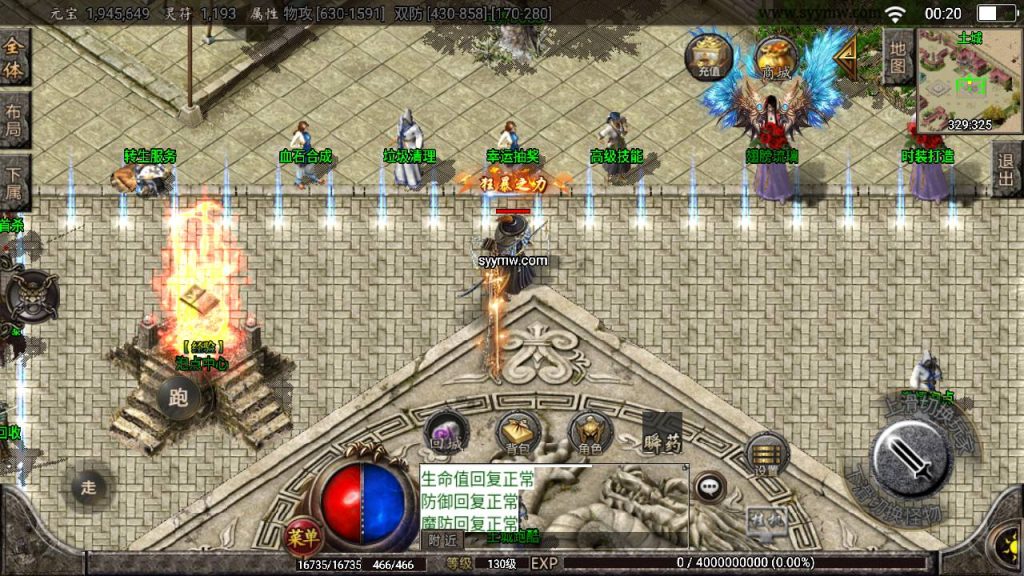Image resolution: width=1024 pixels, height=576 pixels.
Task: Tap the sword attack button
Action: 909,456
